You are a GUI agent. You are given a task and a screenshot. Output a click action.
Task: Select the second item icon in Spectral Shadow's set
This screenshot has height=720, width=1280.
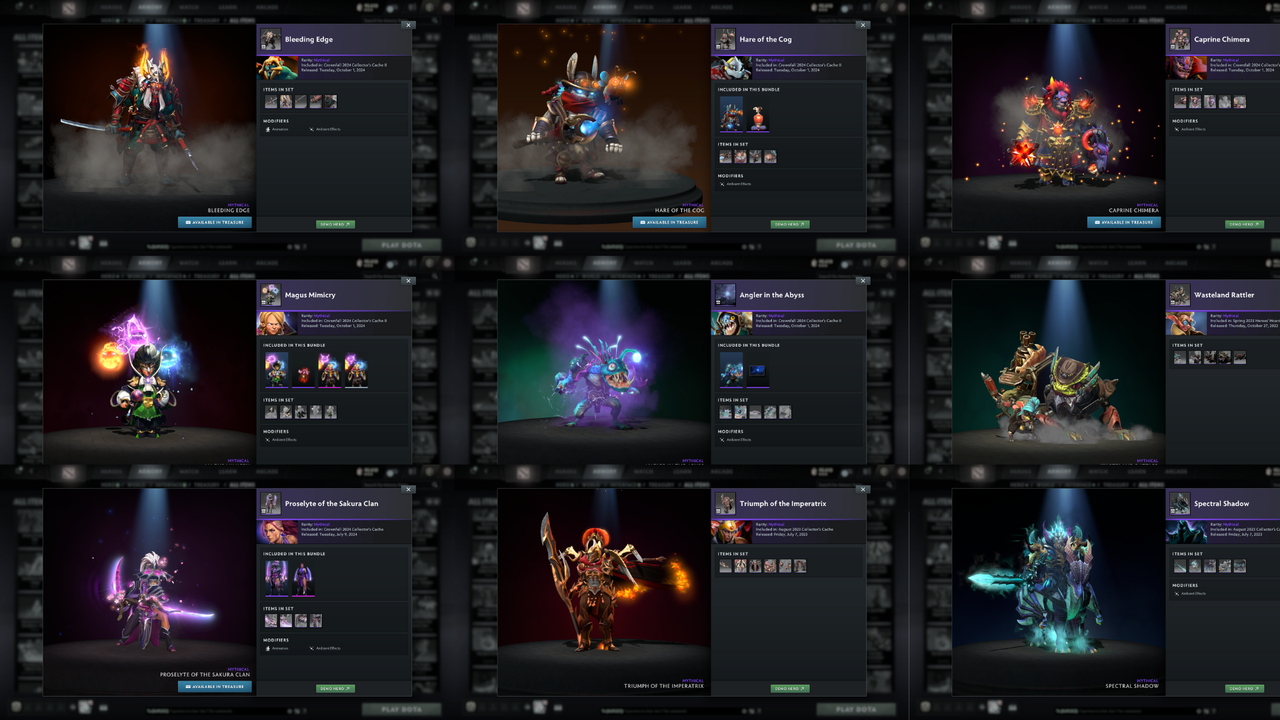click(1194, 566)
